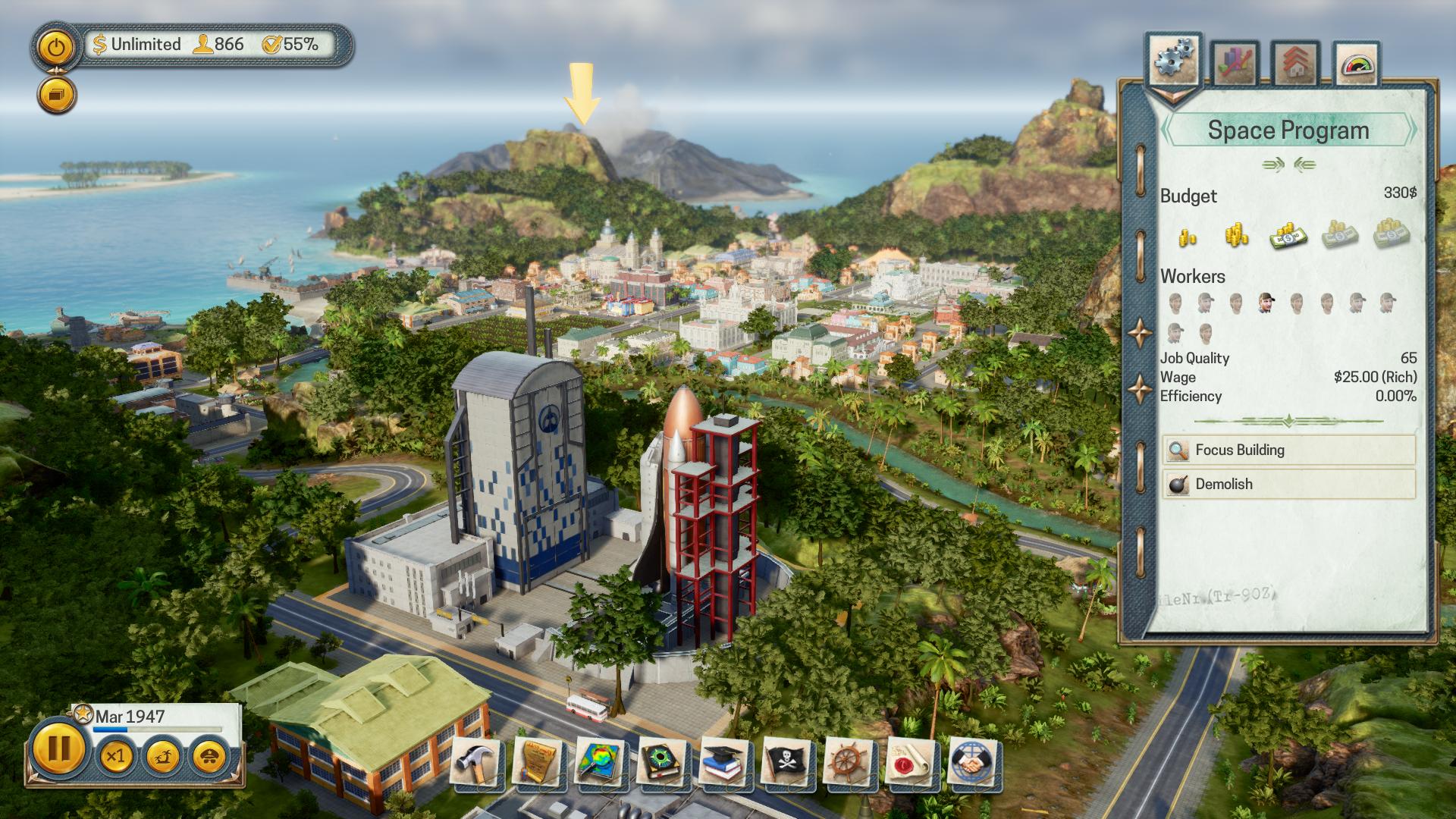
Task: Open the handshake diplomacy menu
Action: tap(974, 762)
